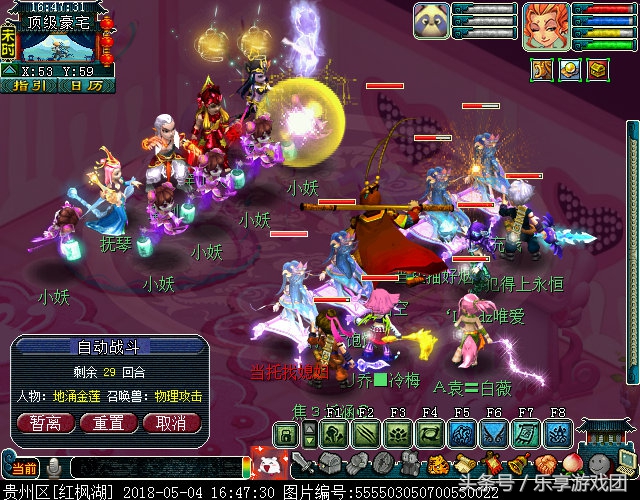
Task: Reset auto-battle with the 重置 button
Action: (108, 423)
